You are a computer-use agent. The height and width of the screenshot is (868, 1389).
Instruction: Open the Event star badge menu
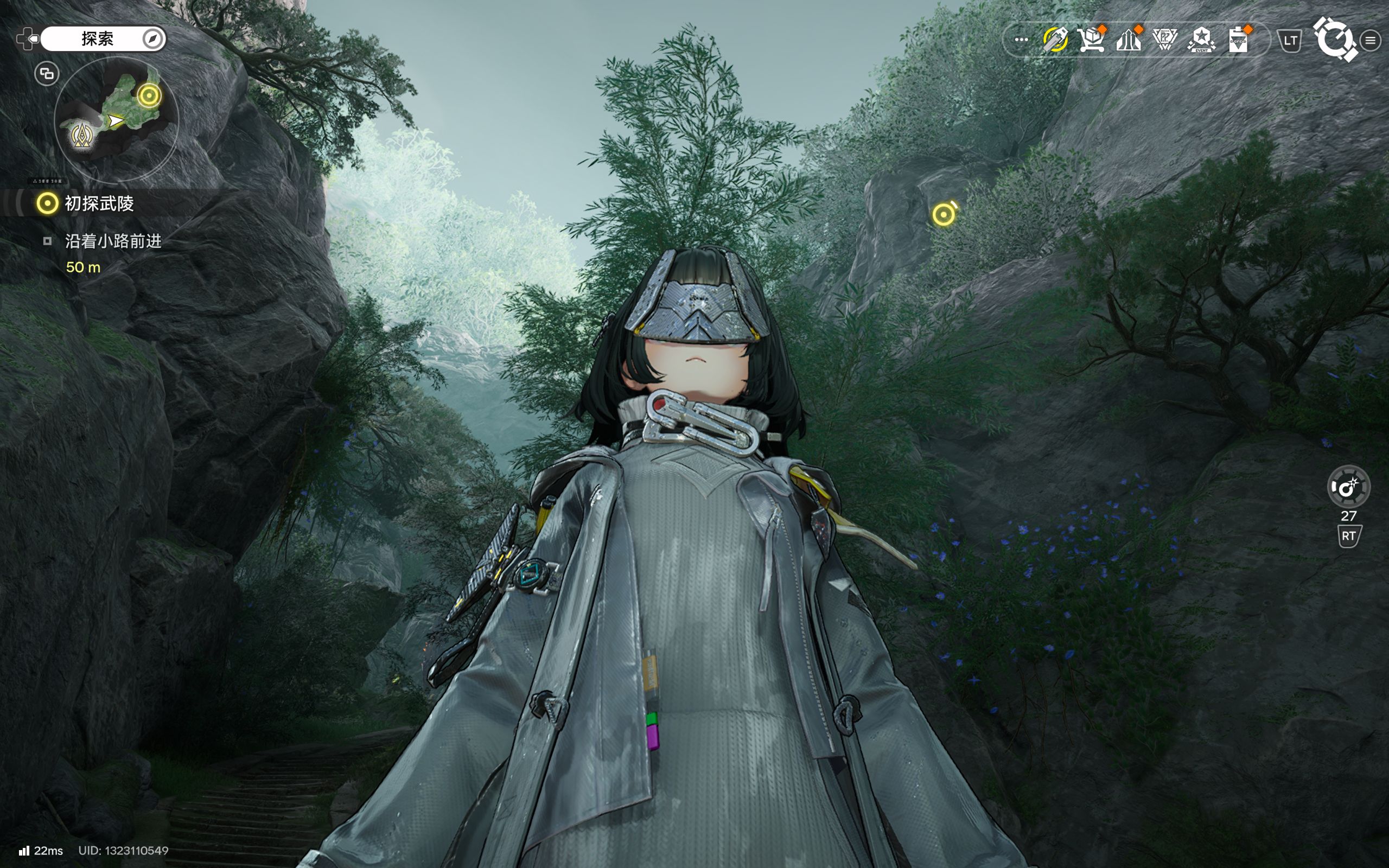coord(1201,40)
